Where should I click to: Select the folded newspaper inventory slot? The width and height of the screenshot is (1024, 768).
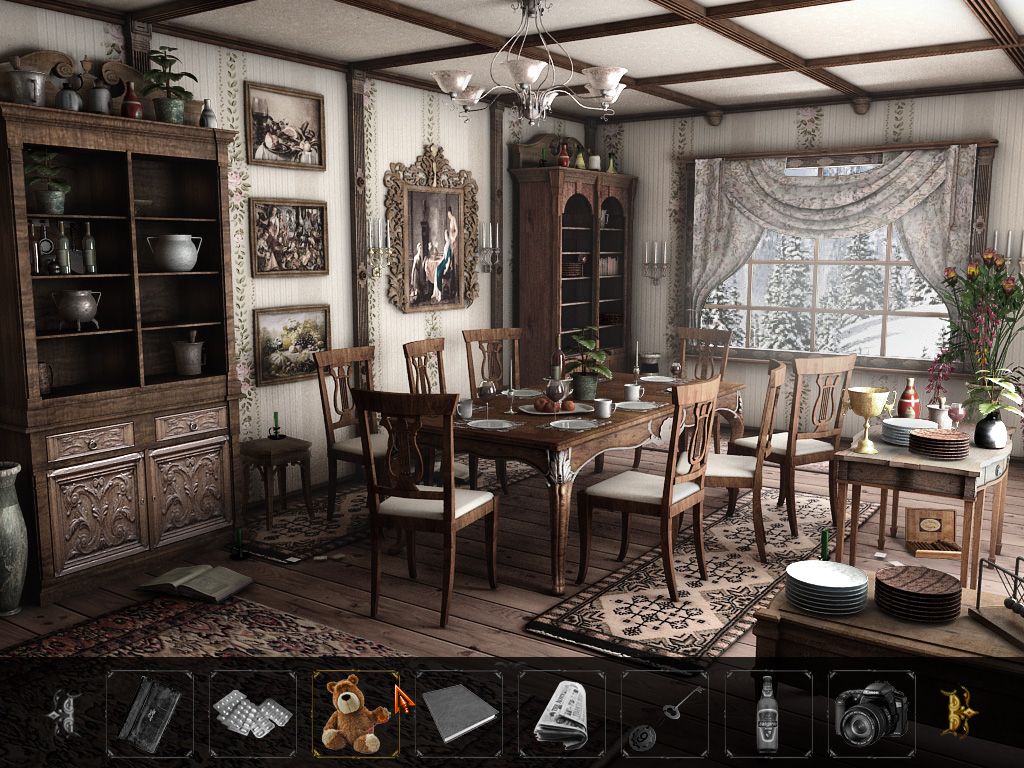561,714
